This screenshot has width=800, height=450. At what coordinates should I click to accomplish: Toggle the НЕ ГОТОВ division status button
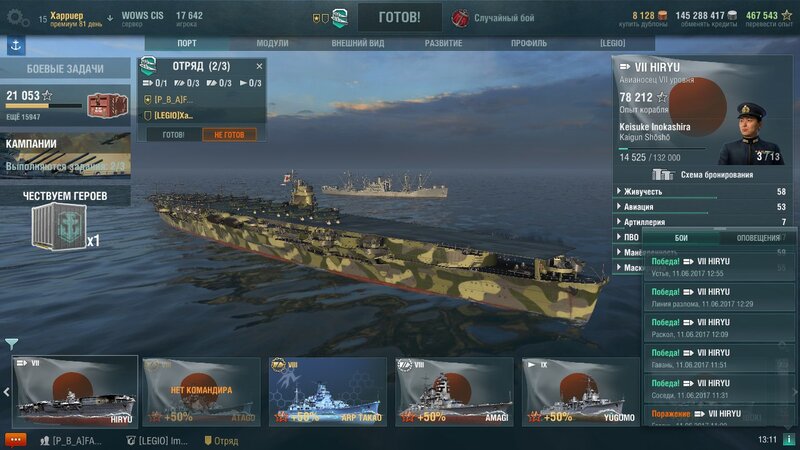point(229,134)
